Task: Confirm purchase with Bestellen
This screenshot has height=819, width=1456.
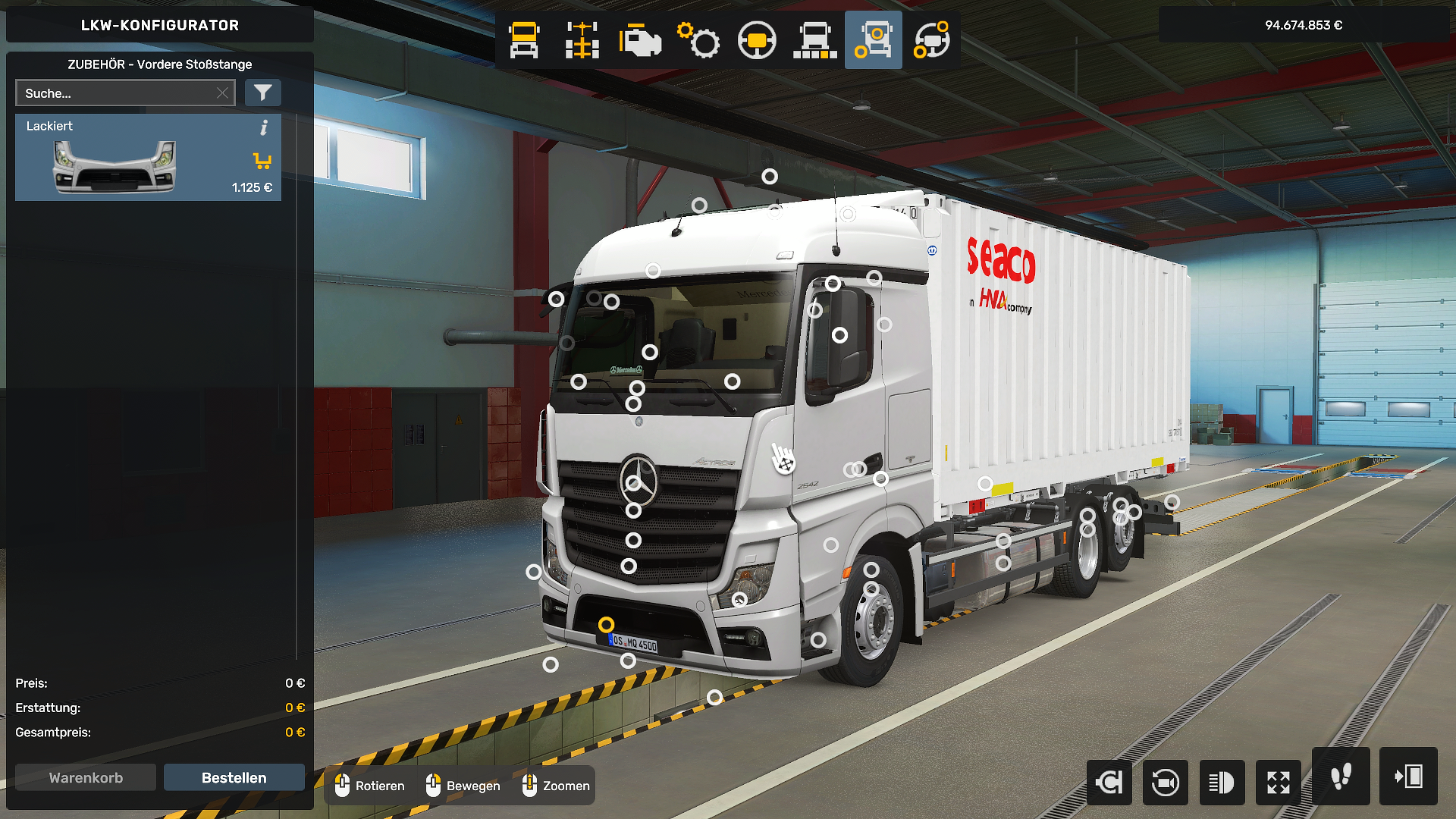Action: (234, 777)
